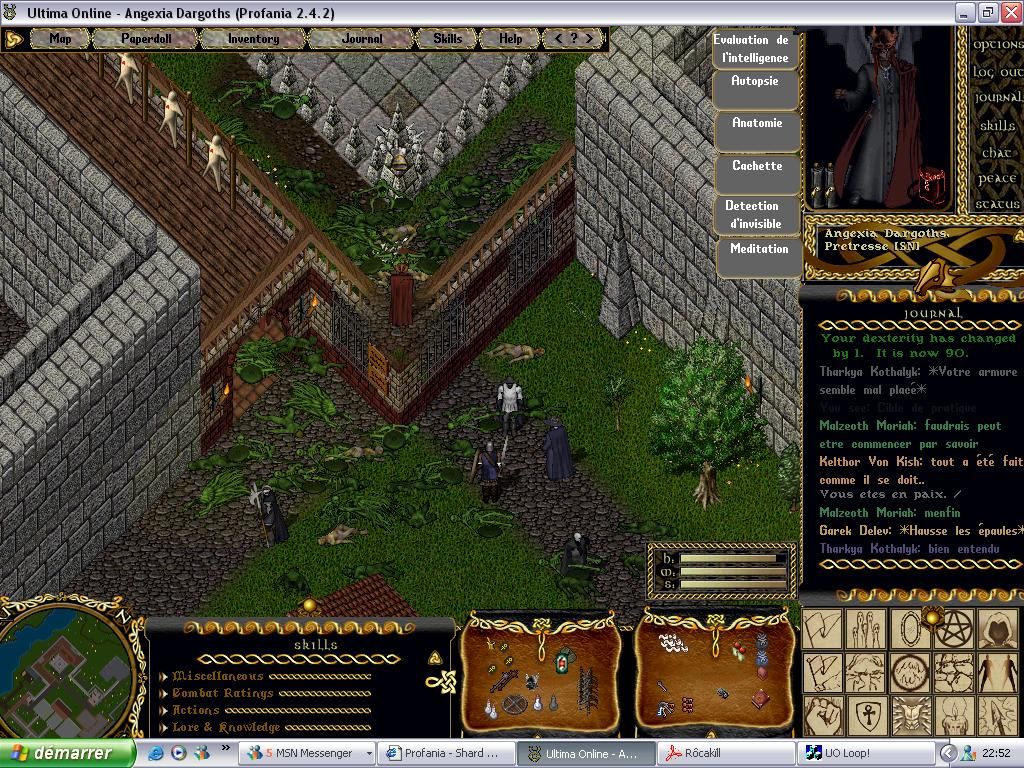The image size is (1024, 768).
Task: Open the Inventory menu
Action: 253,39
